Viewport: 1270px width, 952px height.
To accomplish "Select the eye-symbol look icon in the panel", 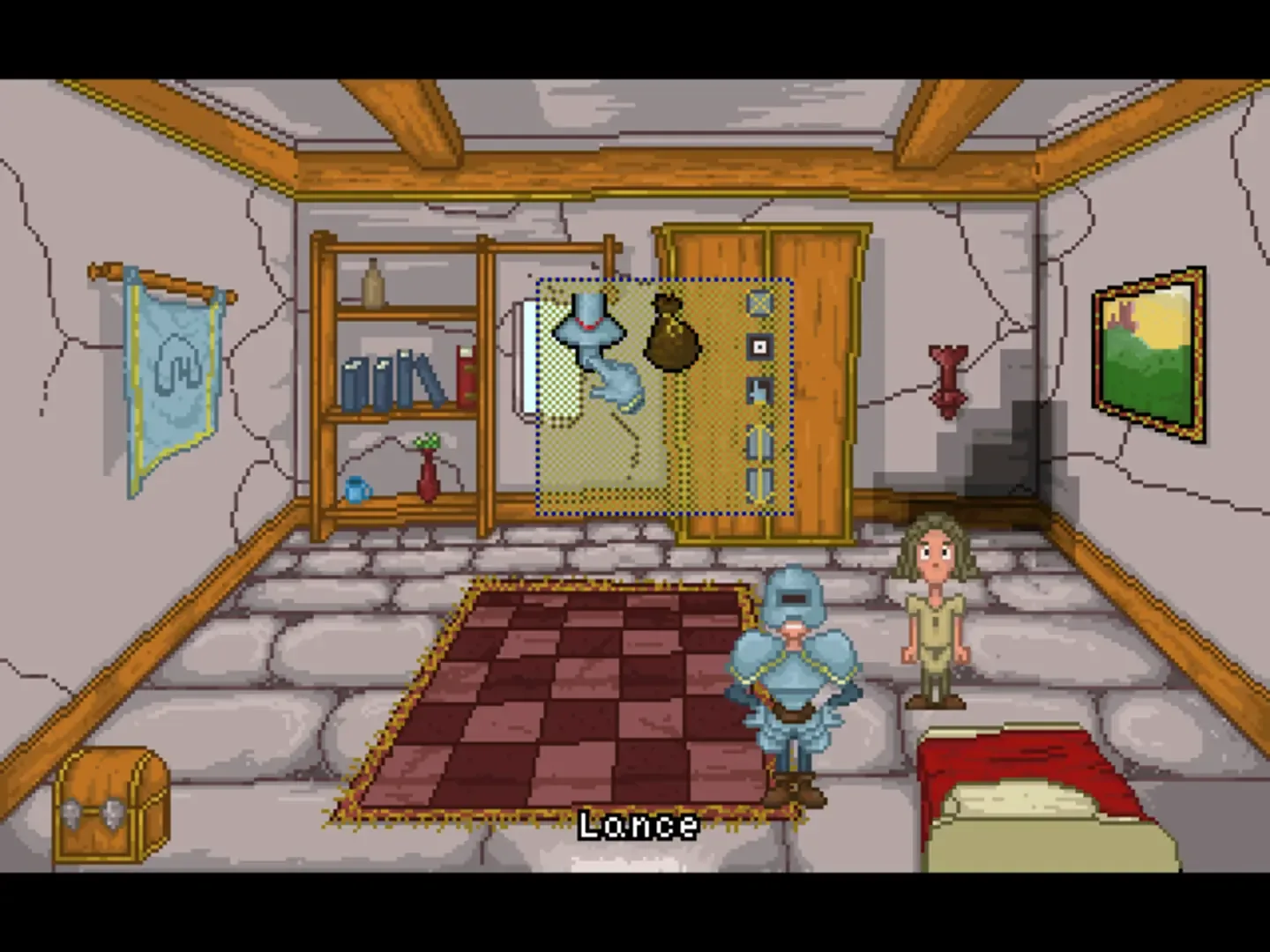I will 758,346.
